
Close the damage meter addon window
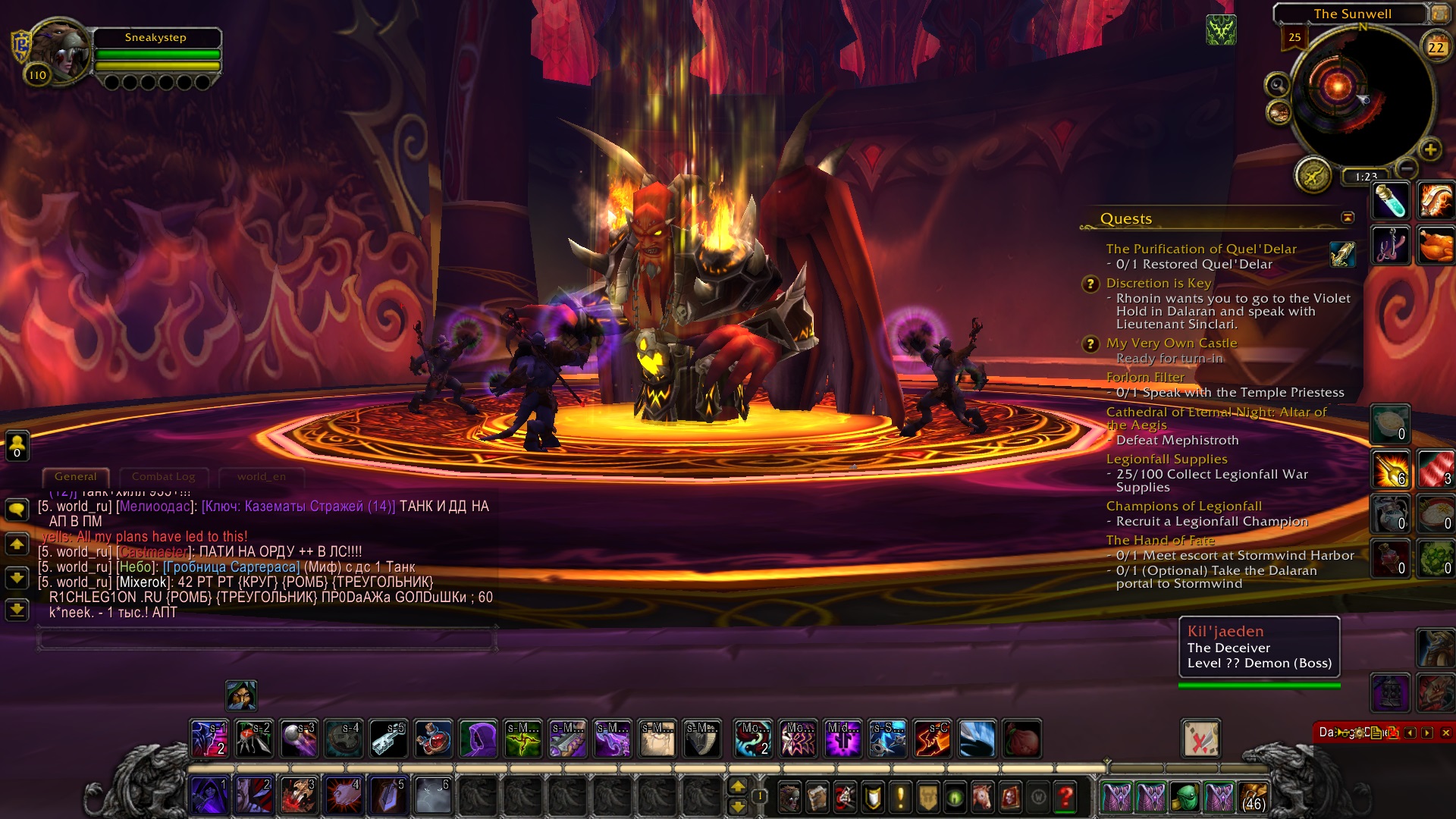1445,733
